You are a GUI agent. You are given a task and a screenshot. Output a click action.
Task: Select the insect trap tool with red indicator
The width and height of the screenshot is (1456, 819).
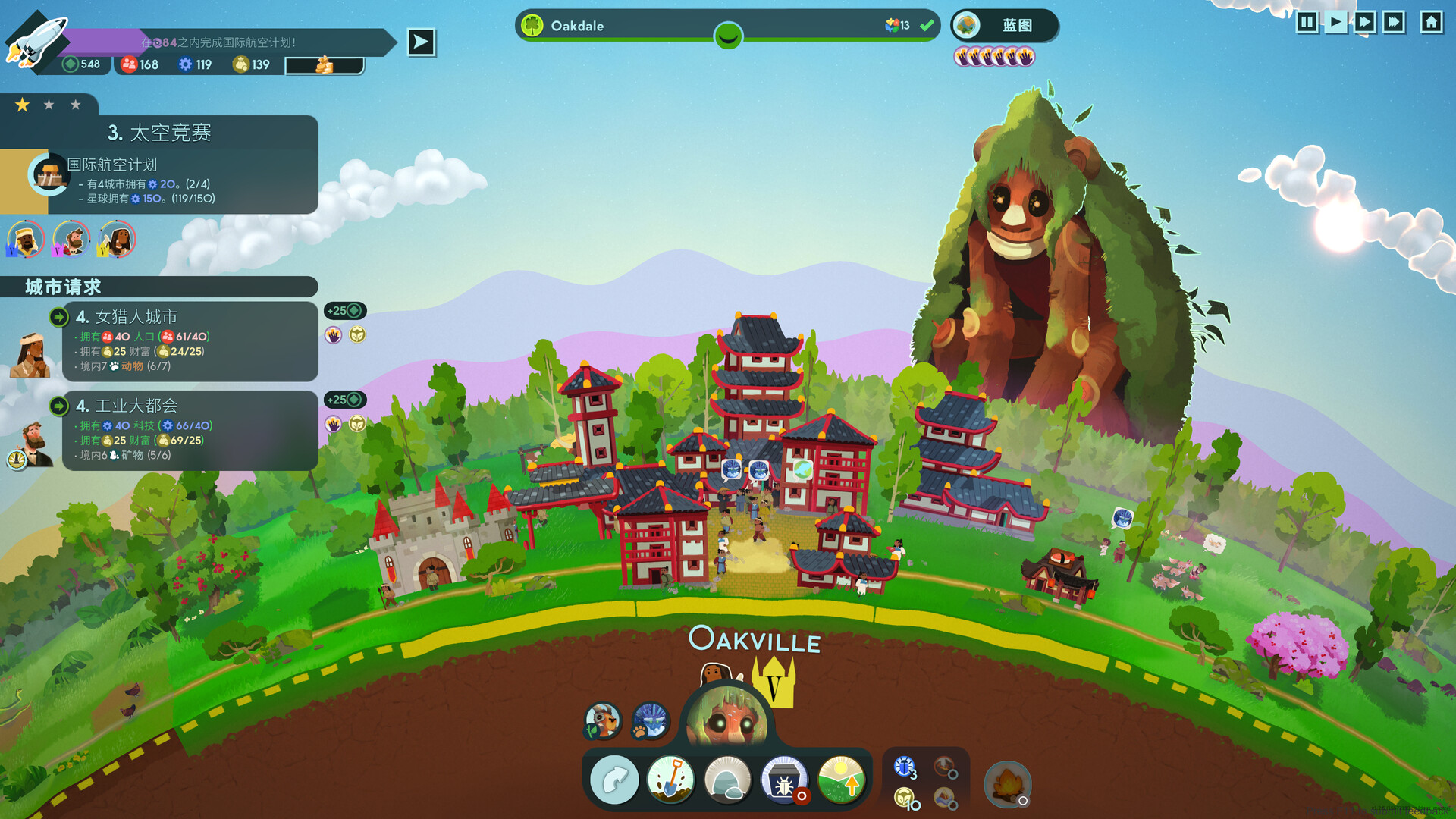click(785, 779)
